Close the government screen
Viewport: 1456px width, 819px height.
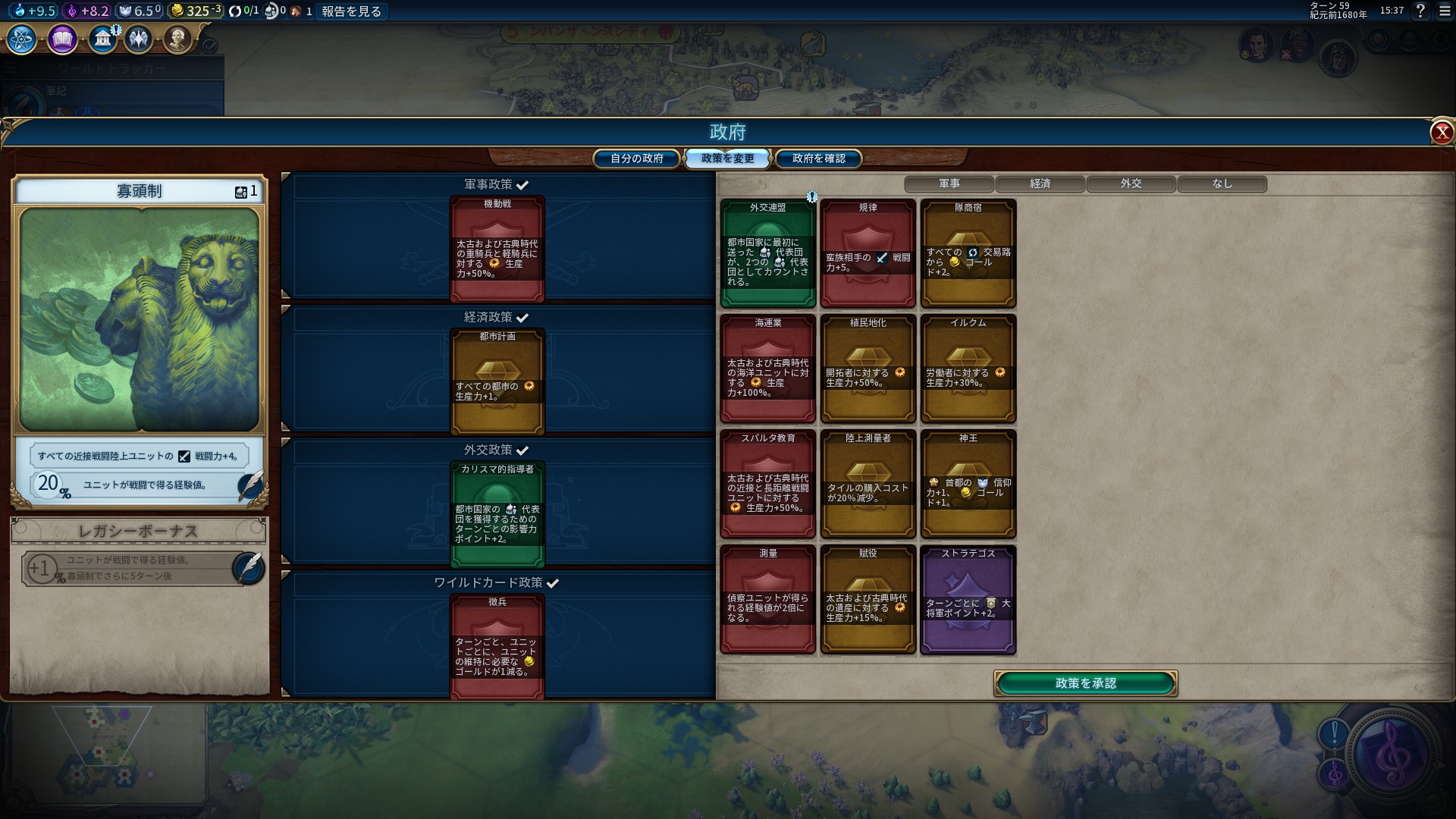(x=1441, y=133)
